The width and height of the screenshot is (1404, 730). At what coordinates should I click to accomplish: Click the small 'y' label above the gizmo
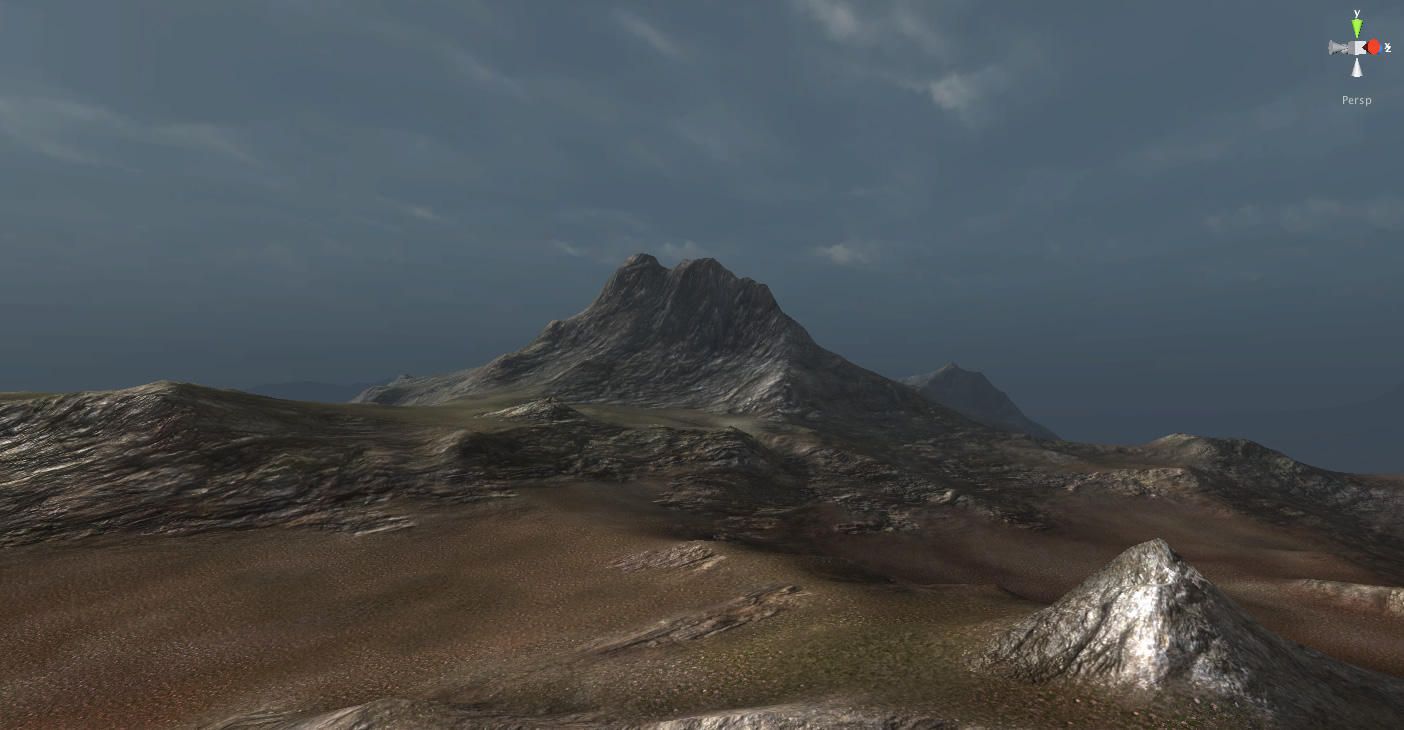1357,13
